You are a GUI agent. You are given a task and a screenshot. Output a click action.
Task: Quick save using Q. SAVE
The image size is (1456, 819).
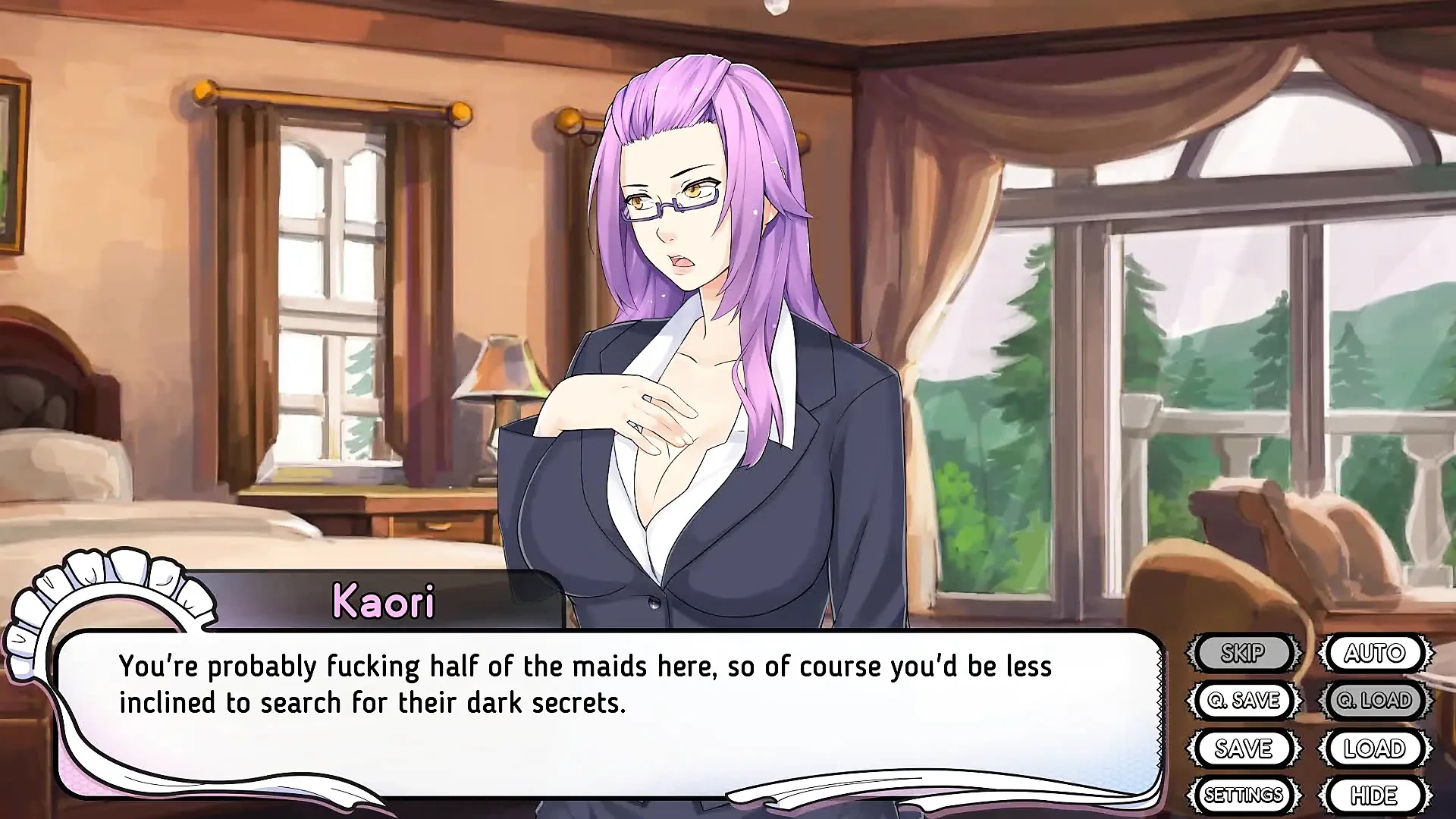(1244, 700)
